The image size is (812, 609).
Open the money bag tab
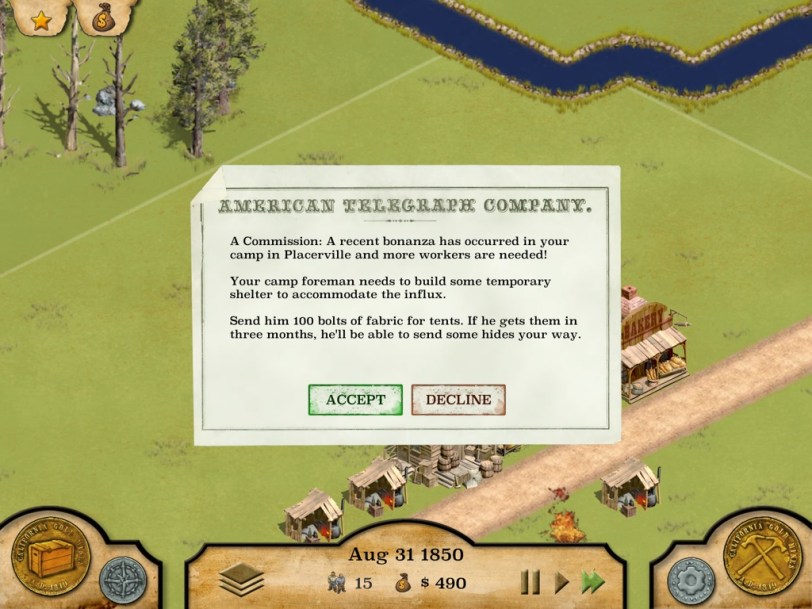(x=104, y=18)
